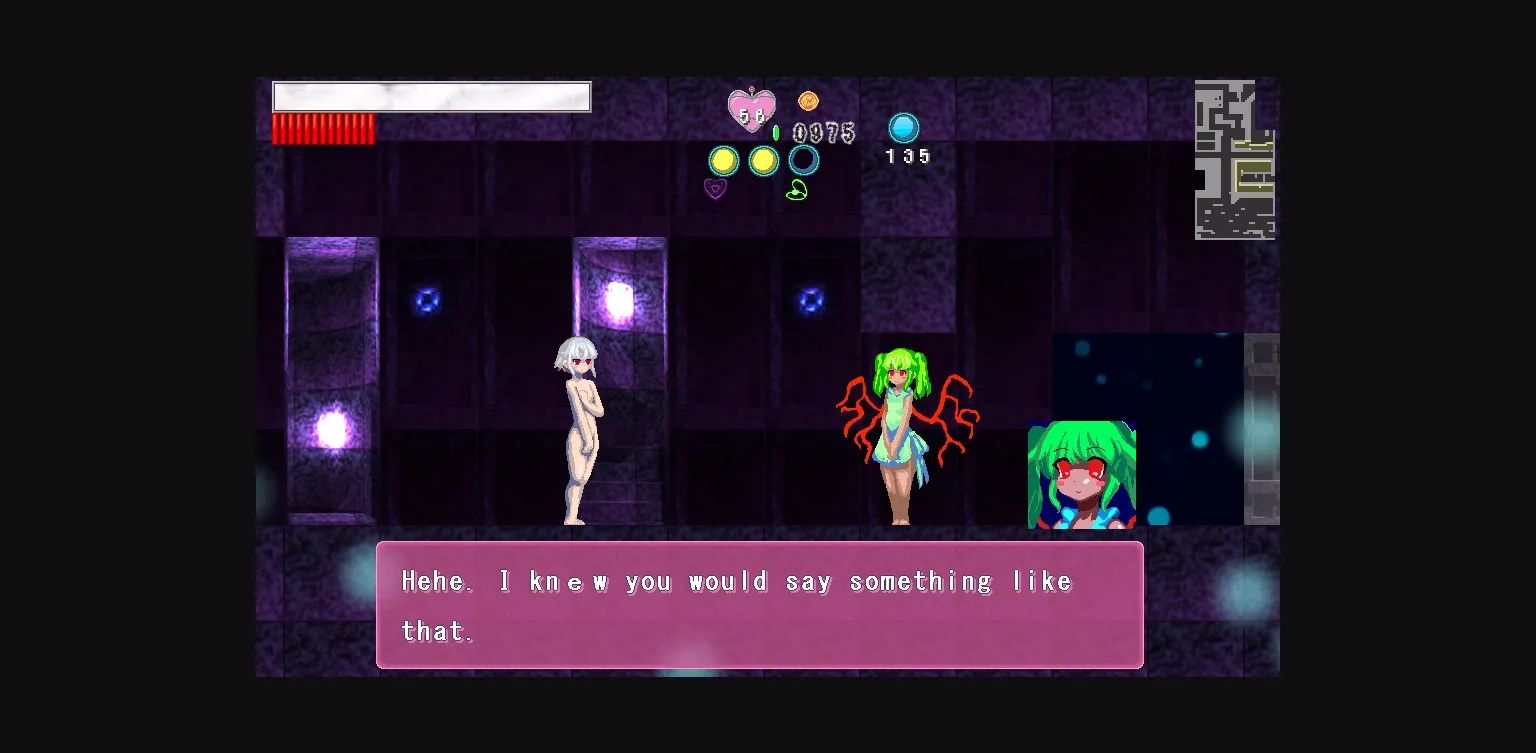Click the white boss progress bar
The image size is (1536, 753).
pyautogui.click(x=431, y=96)
